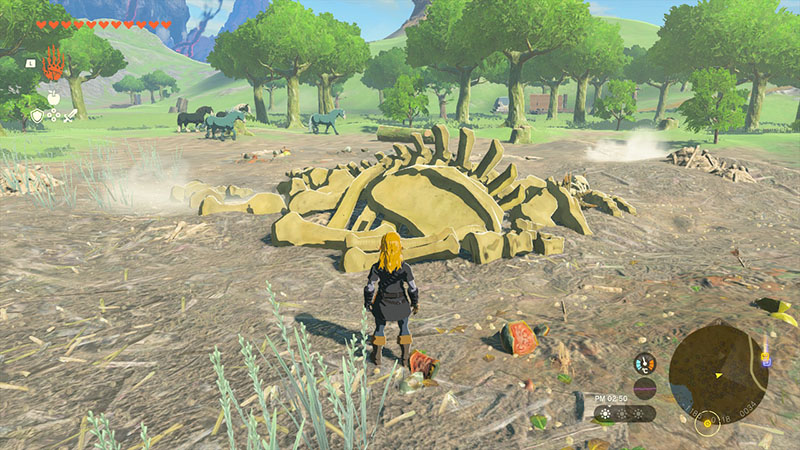Image resolution: width=800 pixels, height=450 pixels.
Task: Open the shield quick-select icon
Action: point(37,116)
